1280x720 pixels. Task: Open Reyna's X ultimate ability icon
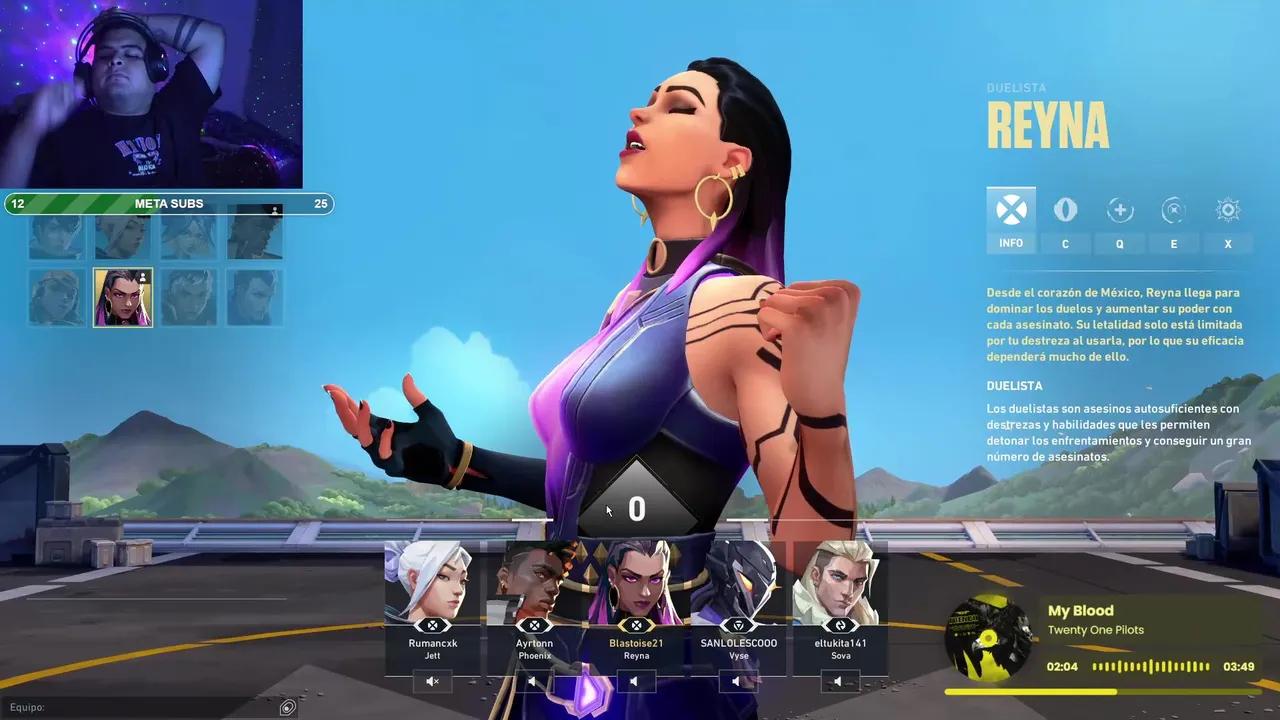click(1227, 210)
